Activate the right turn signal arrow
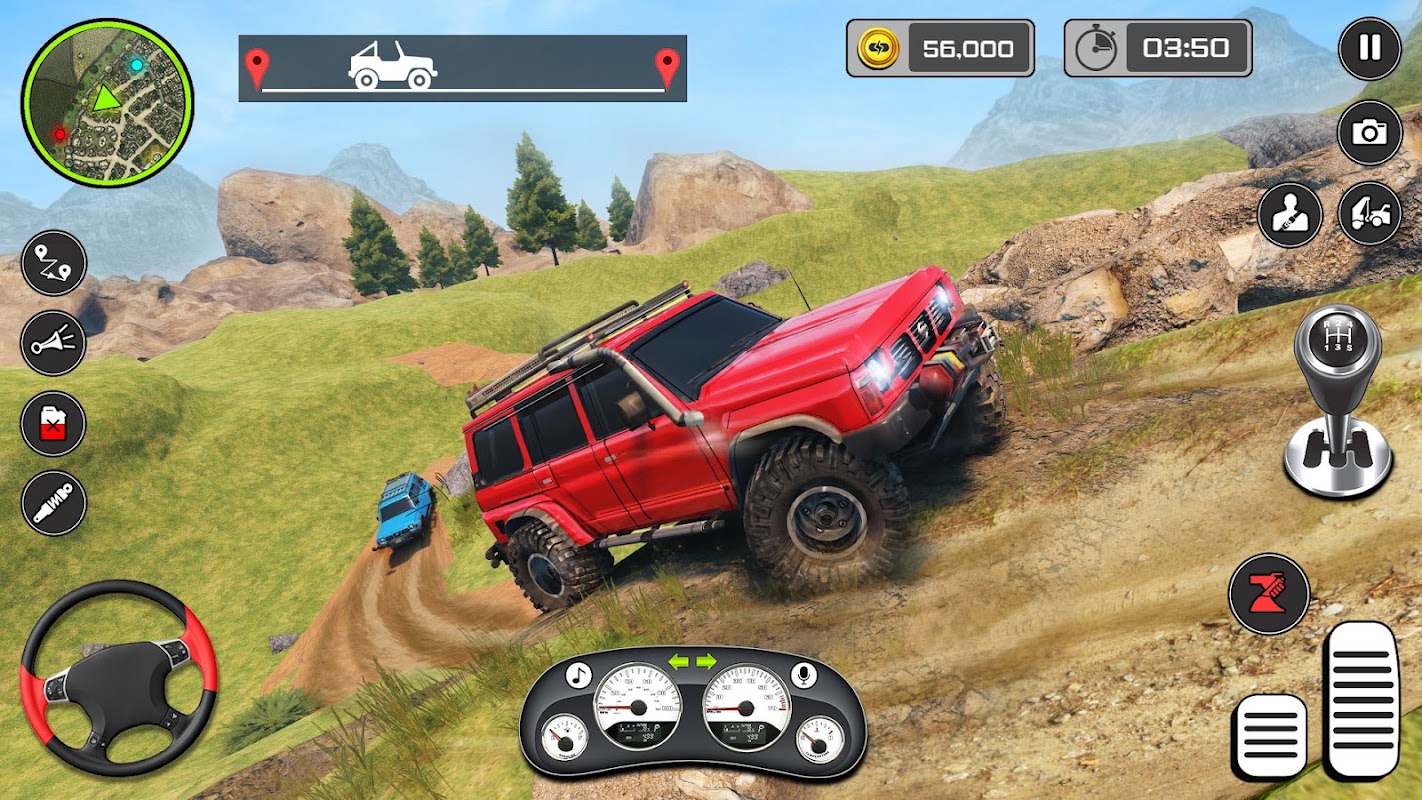1422x800 pixels. coord(706,661)
